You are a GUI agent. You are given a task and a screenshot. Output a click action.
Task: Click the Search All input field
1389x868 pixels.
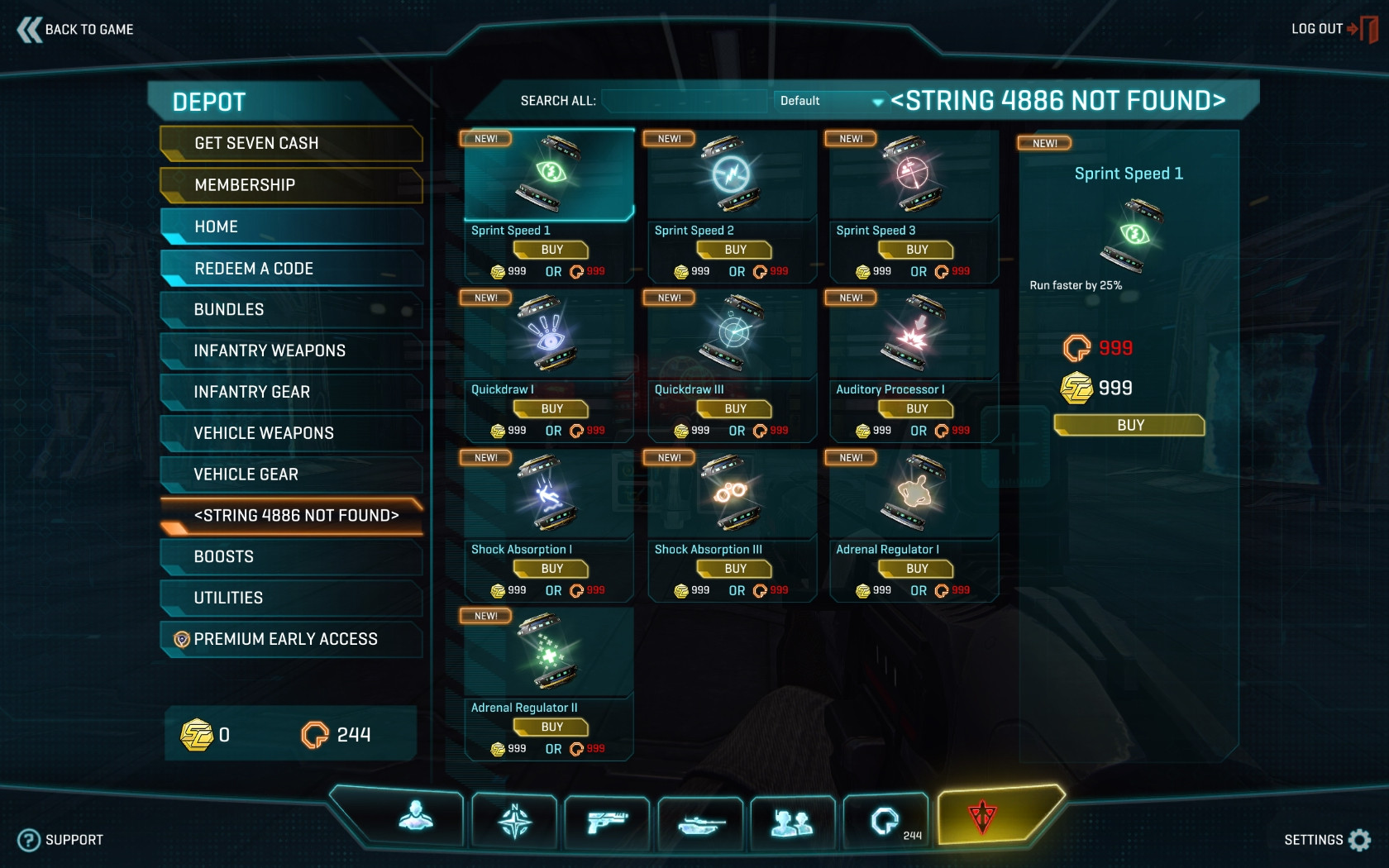point(684,101)
